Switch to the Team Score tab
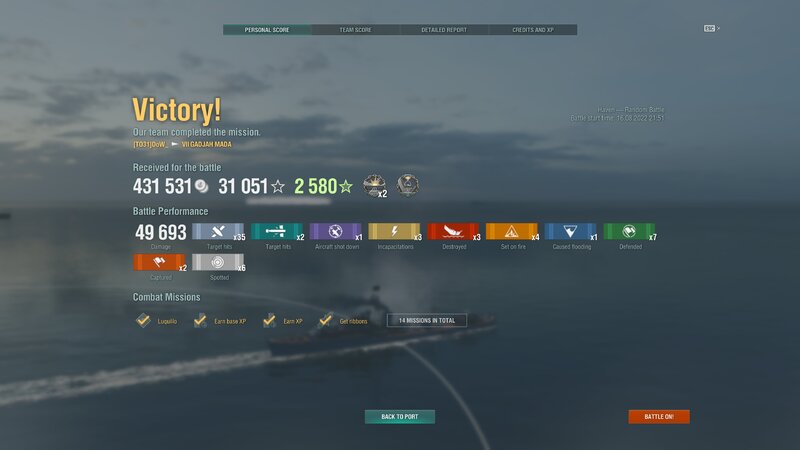 point(356,30)
